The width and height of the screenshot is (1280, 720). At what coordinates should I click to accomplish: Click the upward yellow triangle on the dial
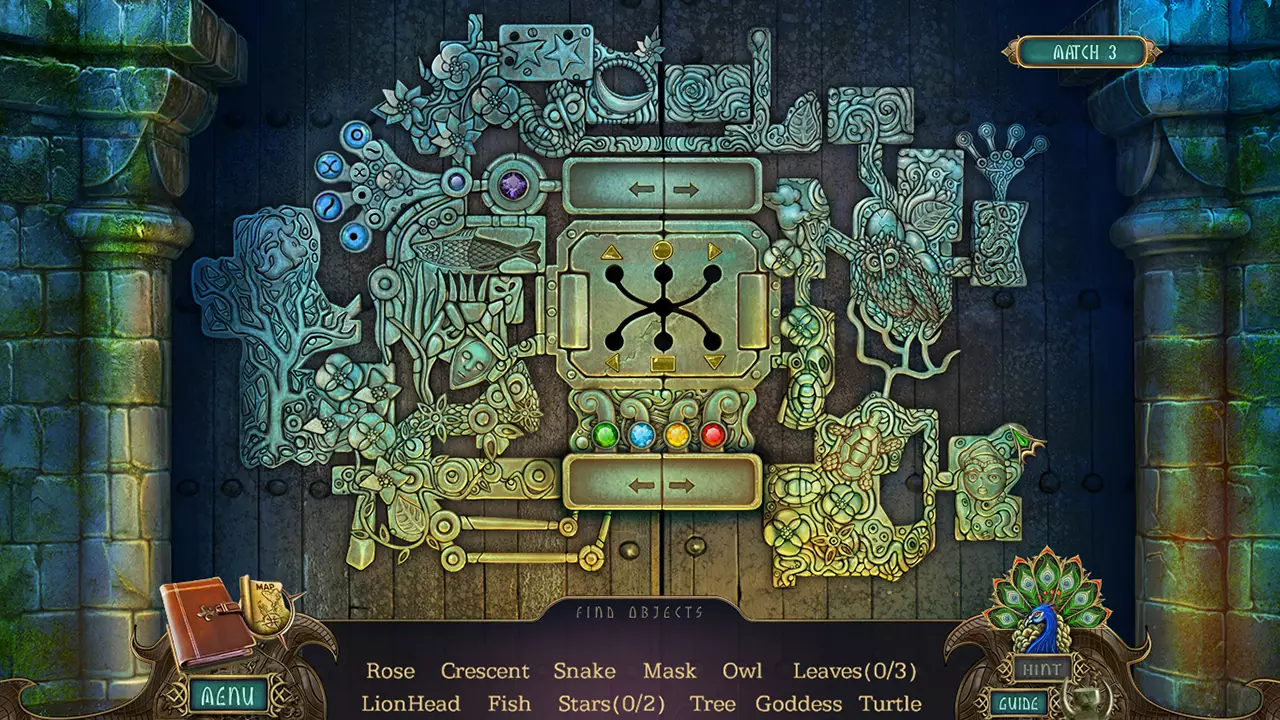point(610,251)
